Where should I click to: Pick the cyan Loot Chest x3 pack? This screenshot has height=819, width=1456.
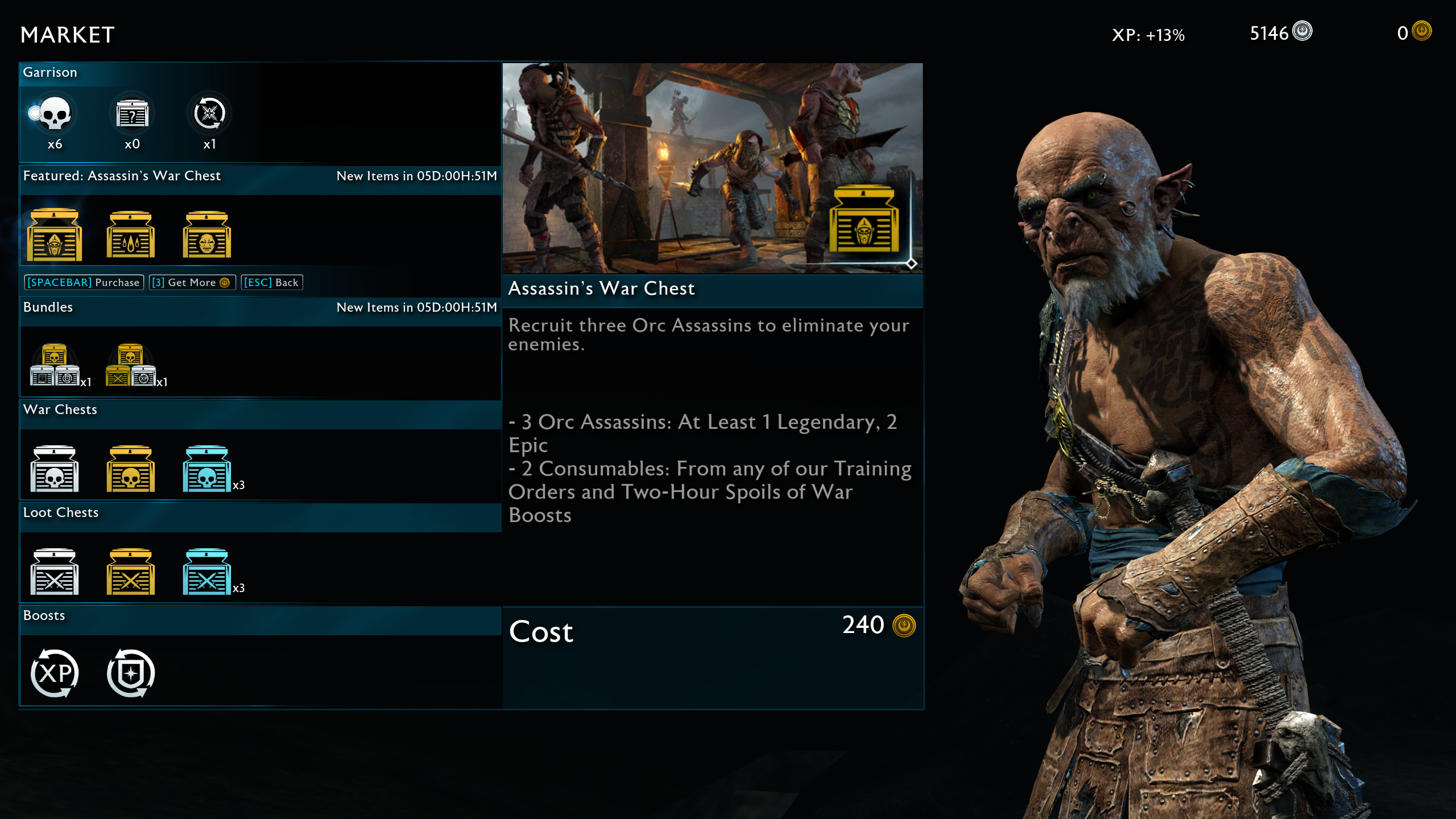click(207, 572)
